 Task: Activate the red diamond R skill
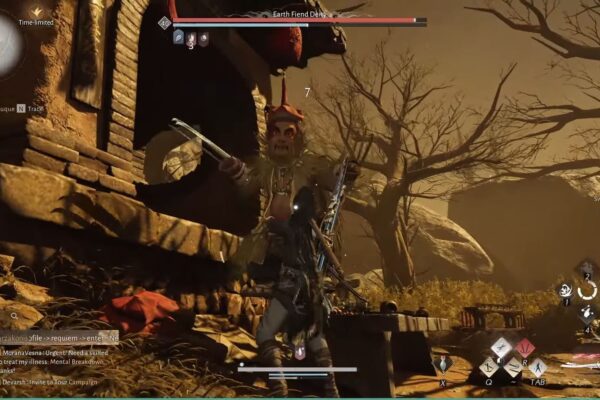click(525, 347)
